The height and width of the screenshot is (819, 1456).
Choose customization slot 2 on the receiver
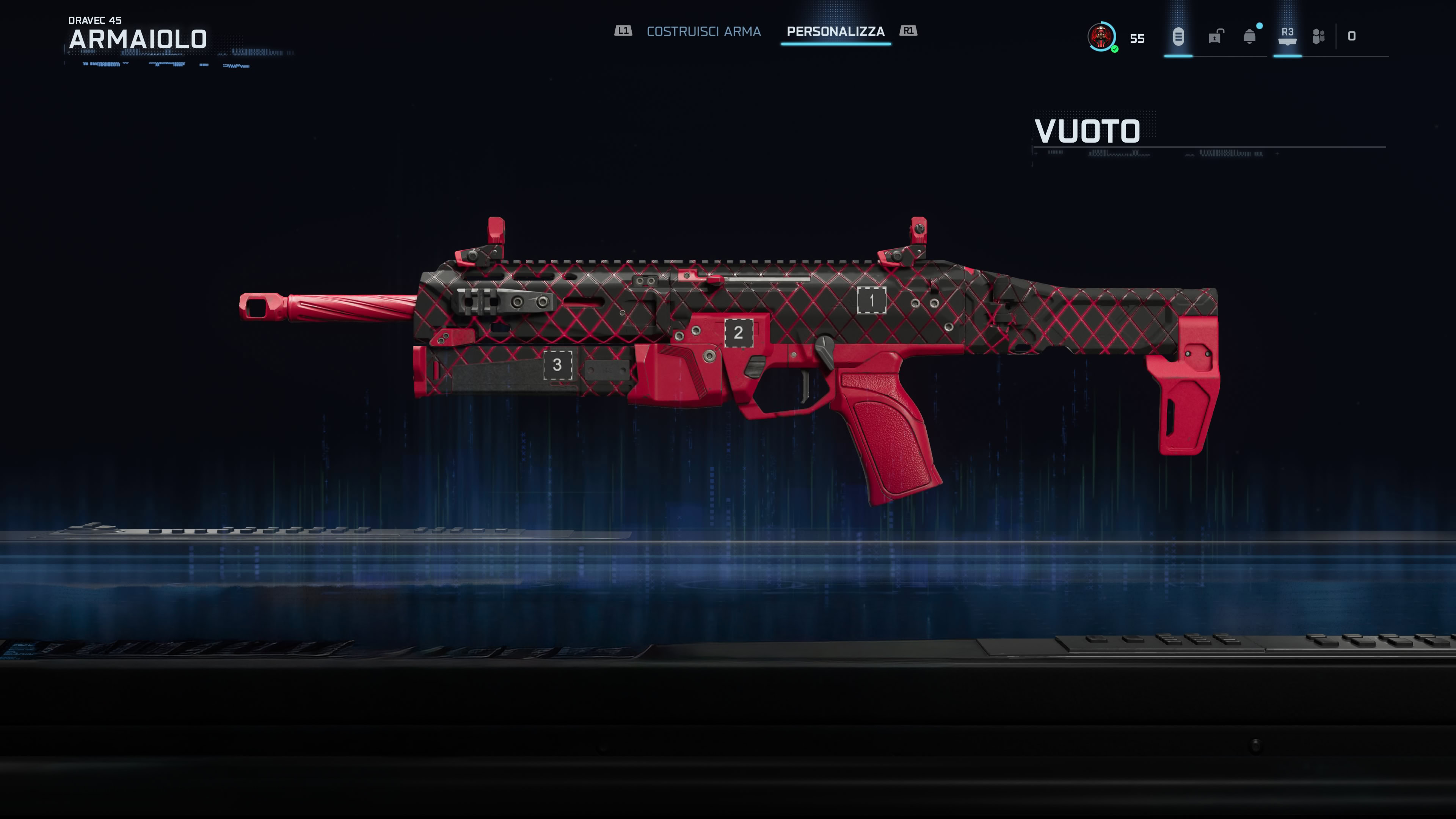[x=738, y=333]
